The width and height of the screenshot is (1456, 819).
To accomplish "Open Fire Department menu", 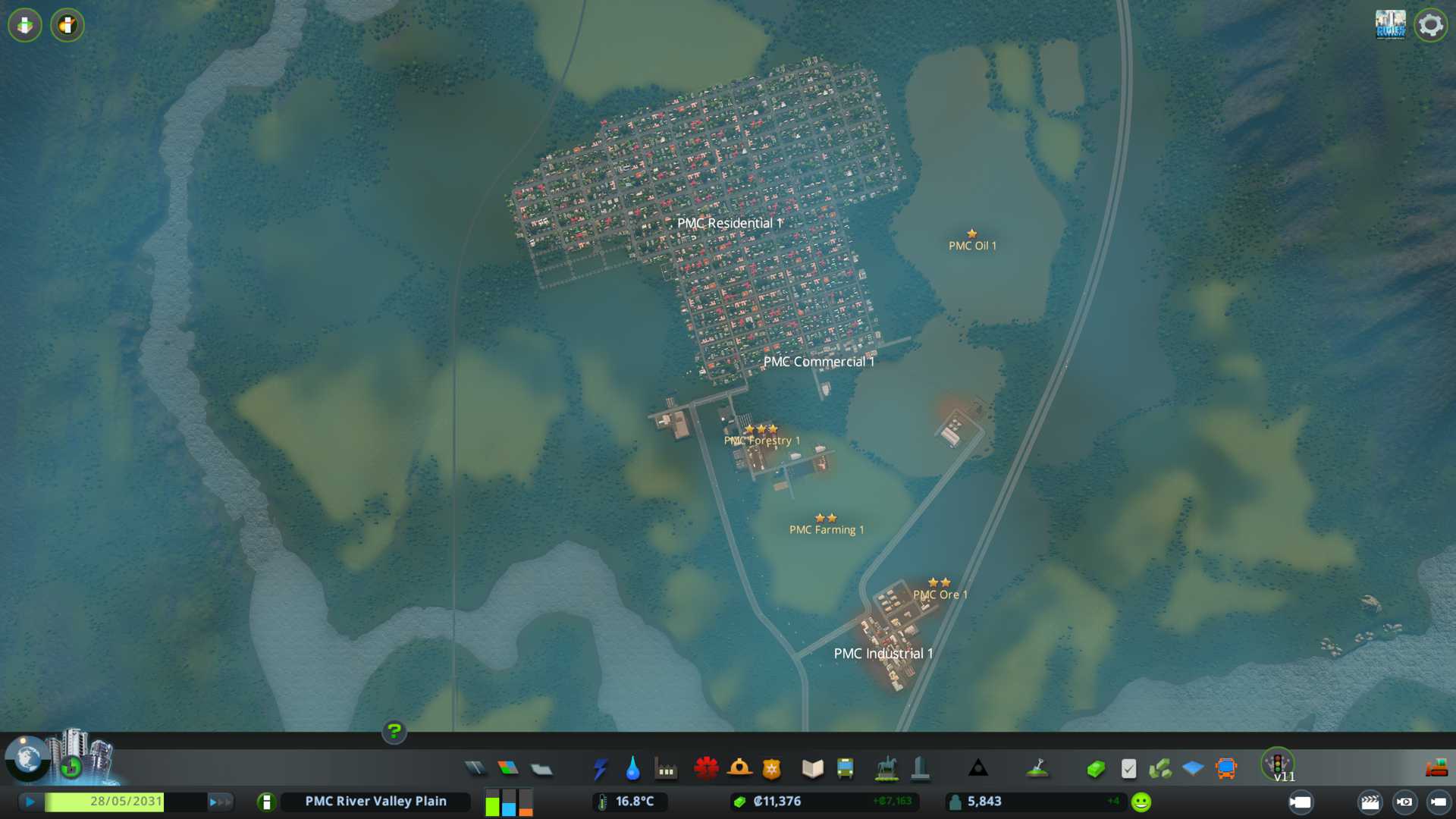I will point(739,769).
